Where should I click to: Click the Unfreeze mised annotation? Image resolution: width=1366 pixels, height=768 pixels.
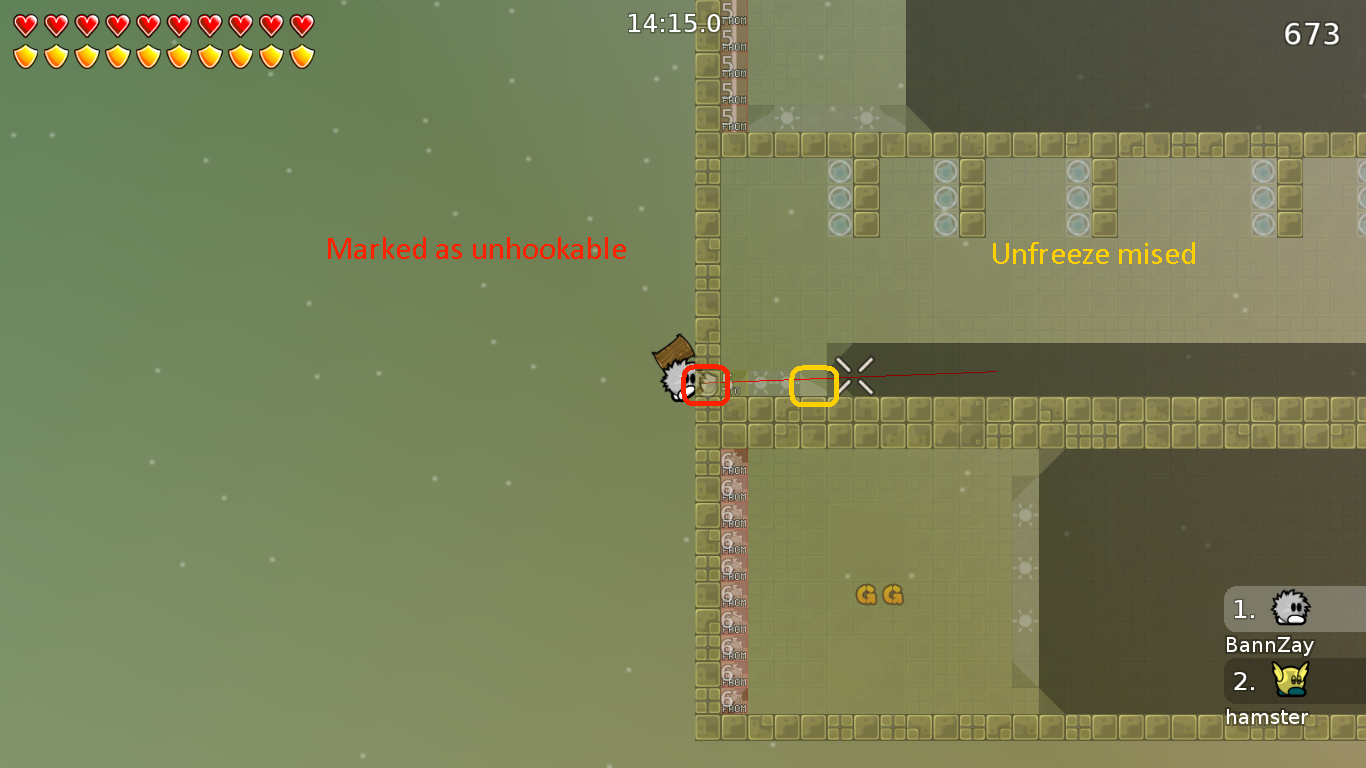(1092, 254)
